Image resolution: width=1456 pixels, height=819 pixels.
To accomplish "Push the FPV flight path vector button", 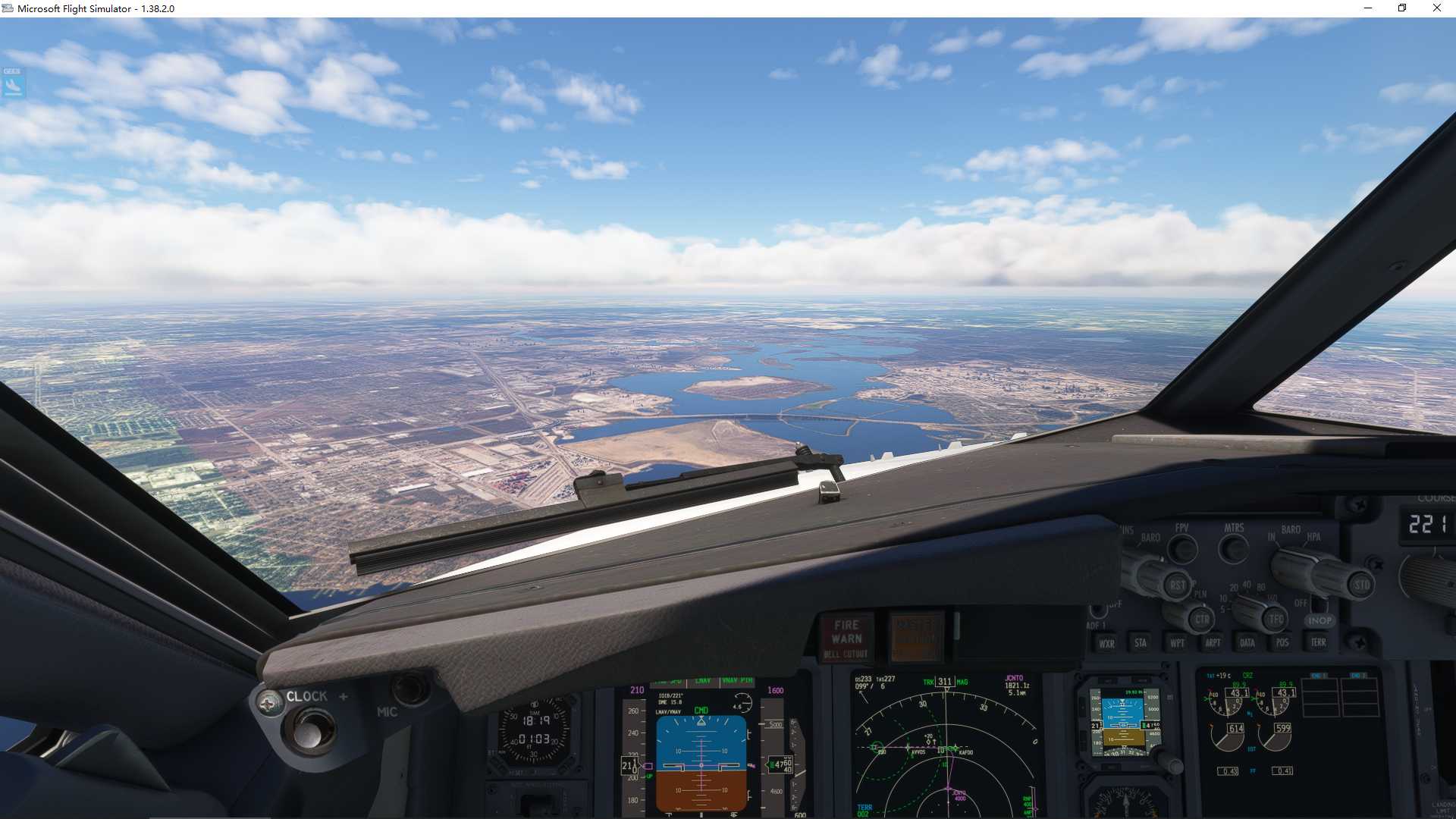I will [x=1181, y=548].
